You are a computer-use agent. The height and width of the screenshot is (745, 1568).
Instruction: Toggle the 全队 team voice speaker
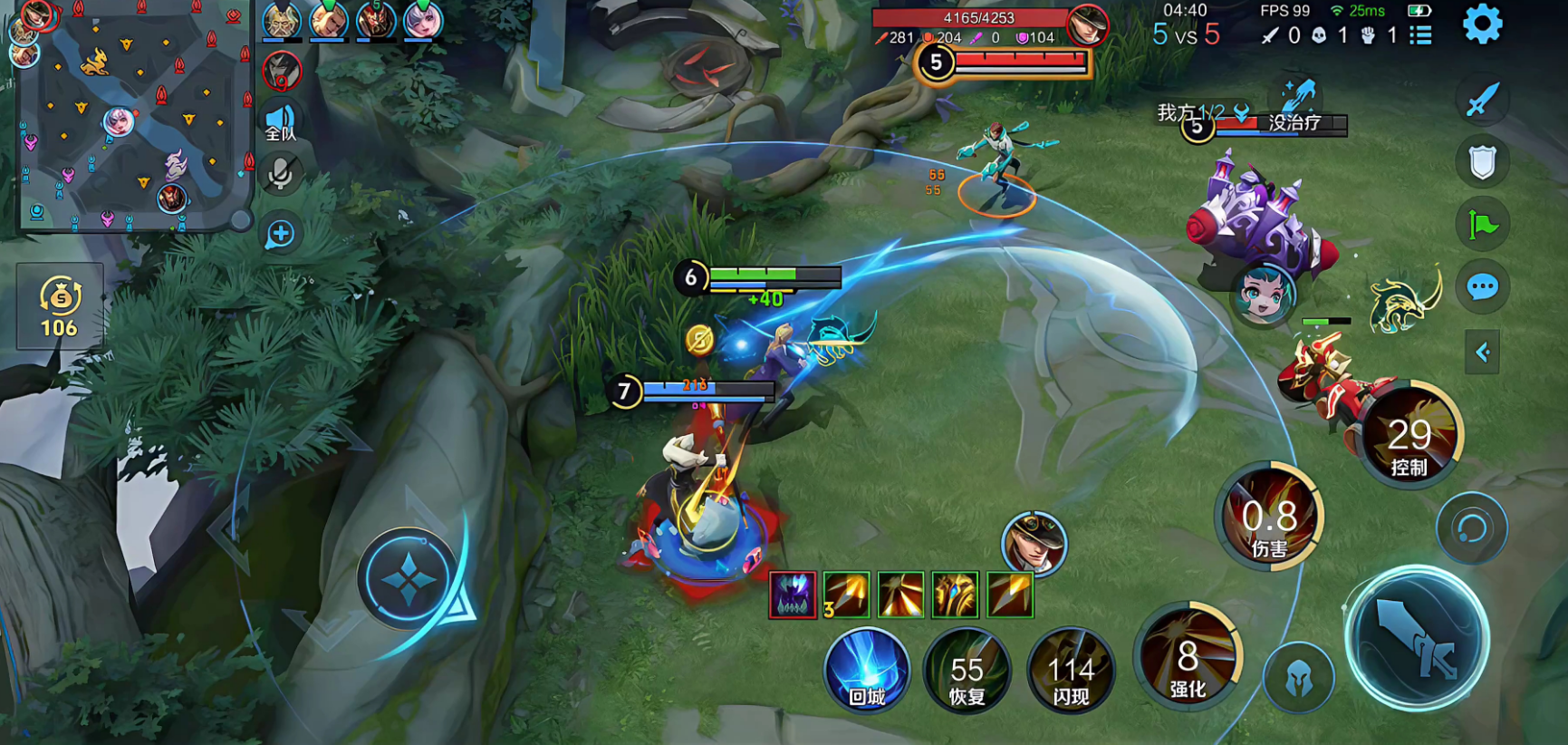(x=281, y=122)
